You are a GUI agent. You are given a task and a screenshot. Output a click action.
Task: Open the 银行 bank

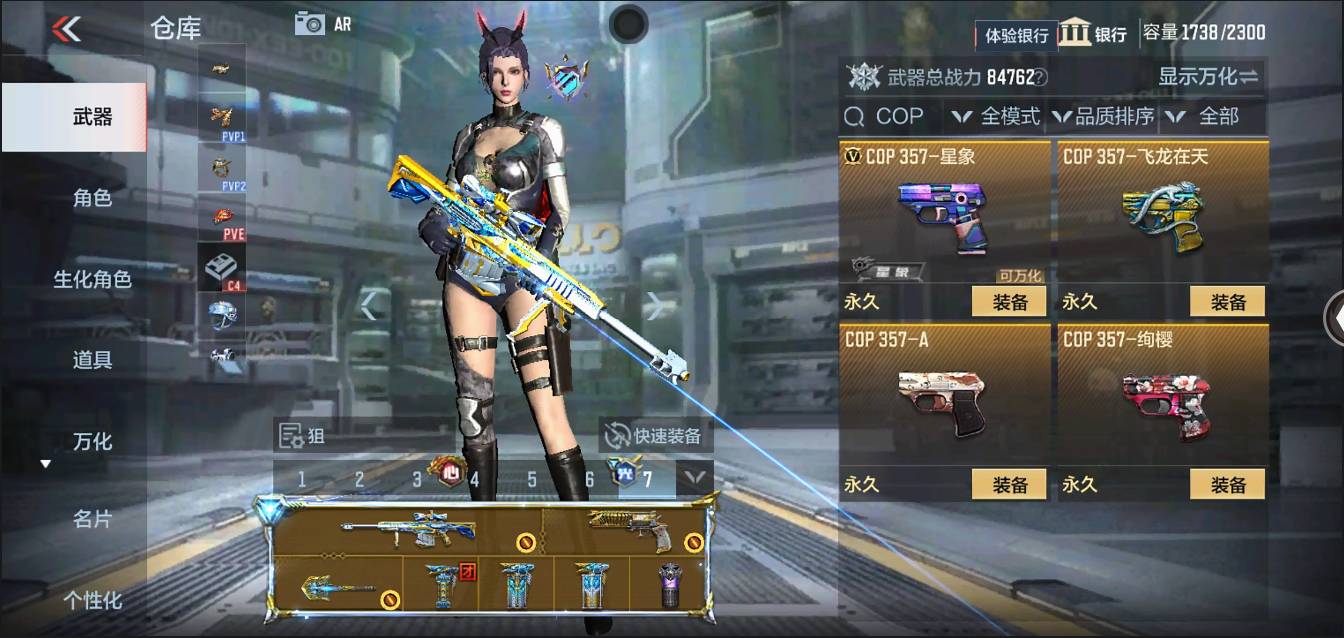pyautogui.click(x=1093, y=33)
